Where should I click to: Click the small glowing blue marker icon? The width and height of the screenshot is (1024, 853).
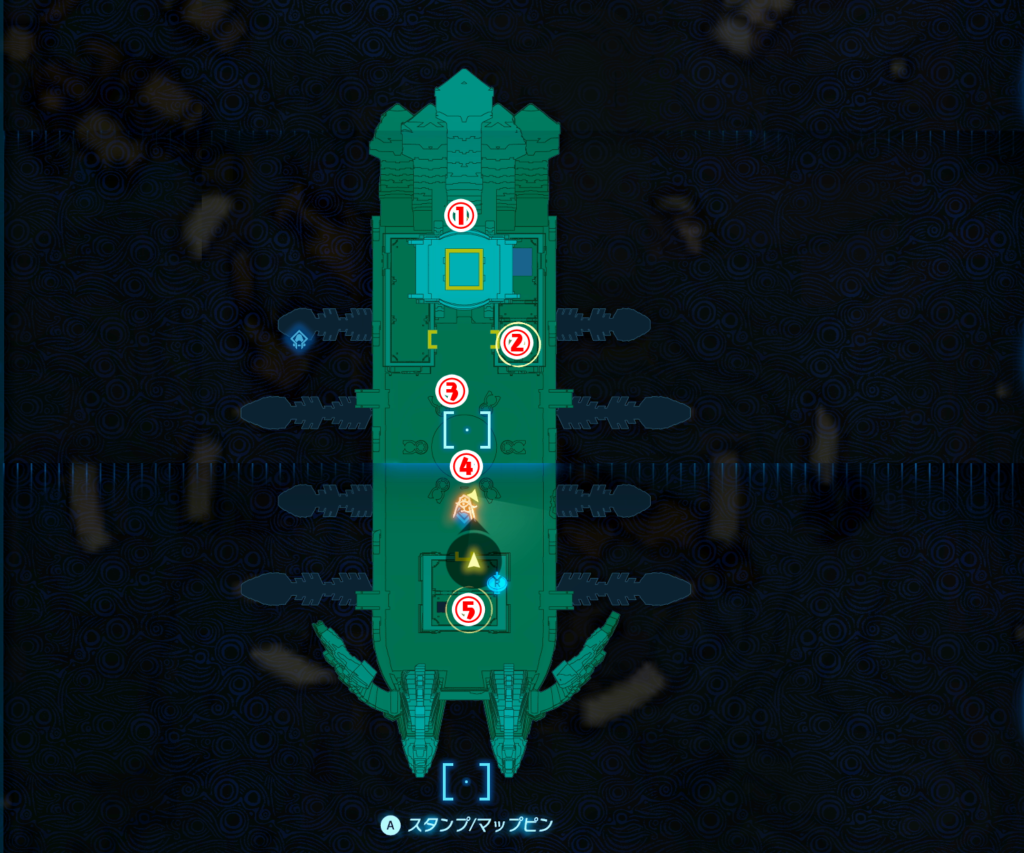(497, 582)
